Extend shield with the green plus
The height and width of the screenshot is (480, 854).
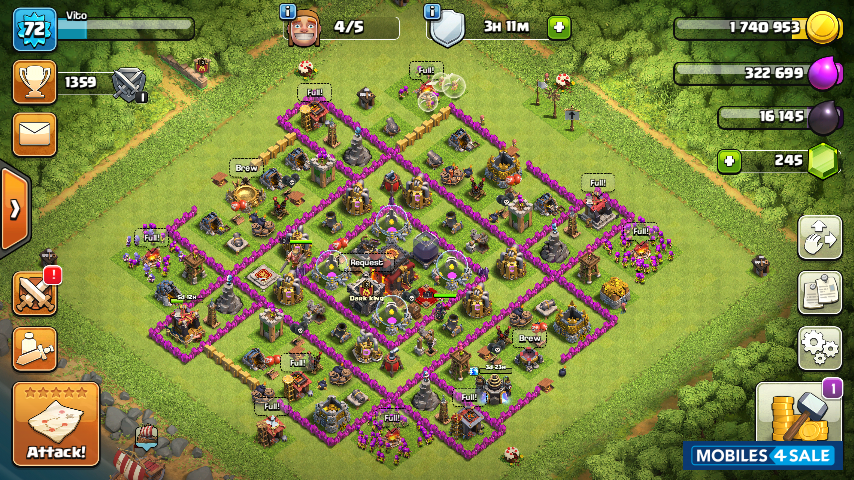click(559, 27)
